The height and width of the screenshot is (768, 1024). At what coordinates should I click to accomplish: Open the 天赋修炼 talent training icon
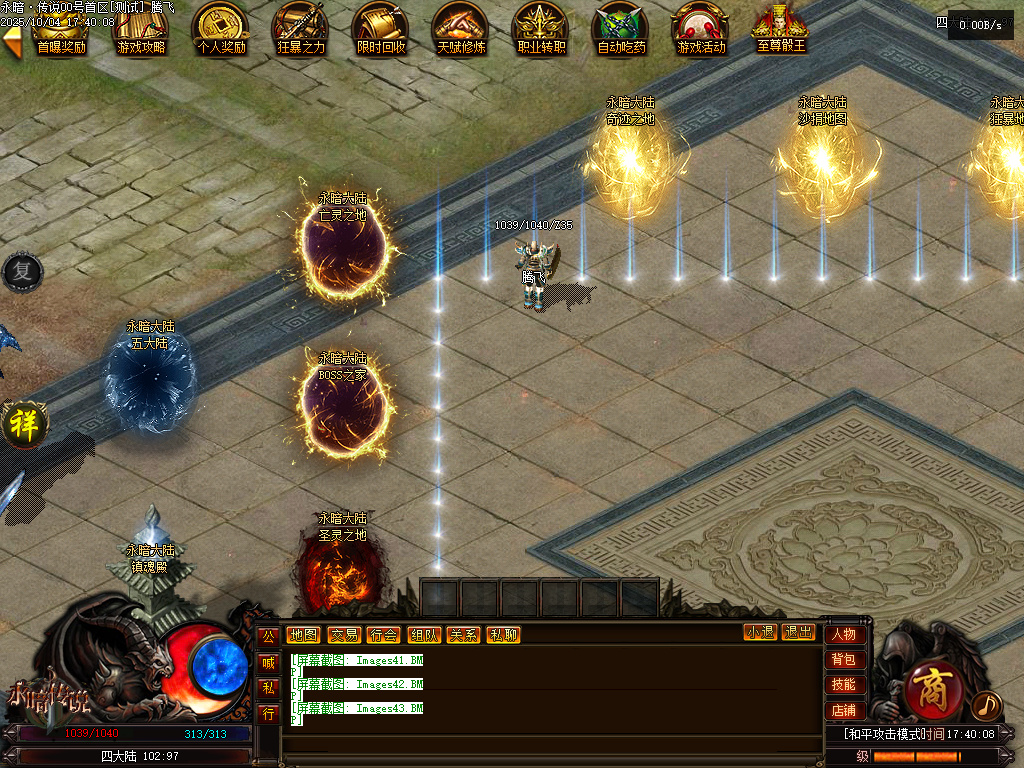[461, 28]
